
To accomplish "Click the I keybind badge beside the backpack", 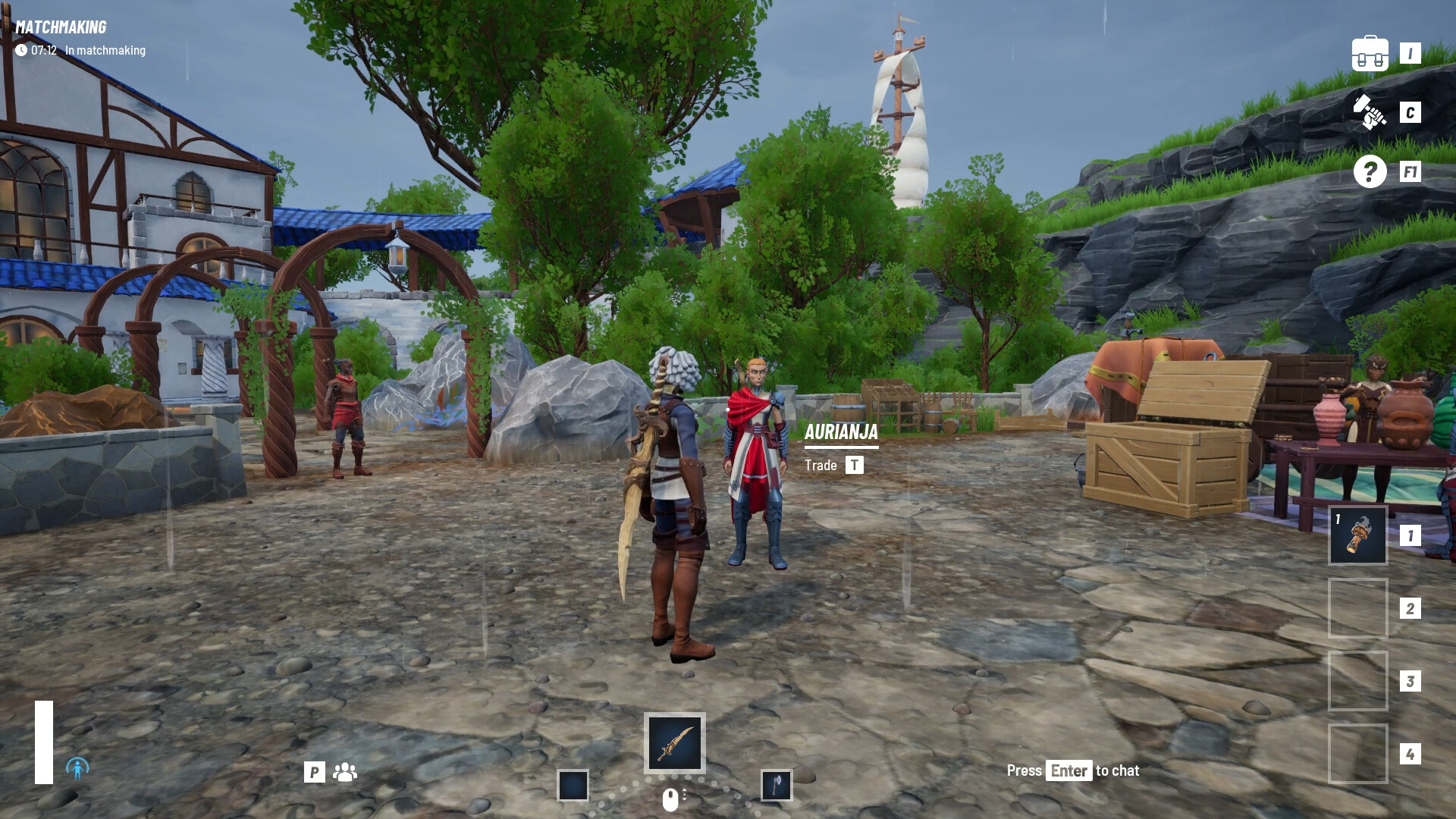I will [x=1410, y=52].
